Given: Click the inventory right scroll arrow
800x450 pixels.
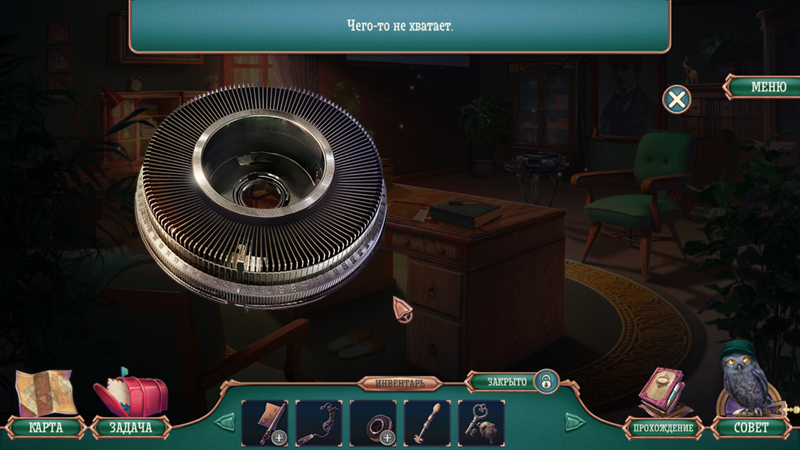Looking at the screenshot, I should [x=575, y=422].
